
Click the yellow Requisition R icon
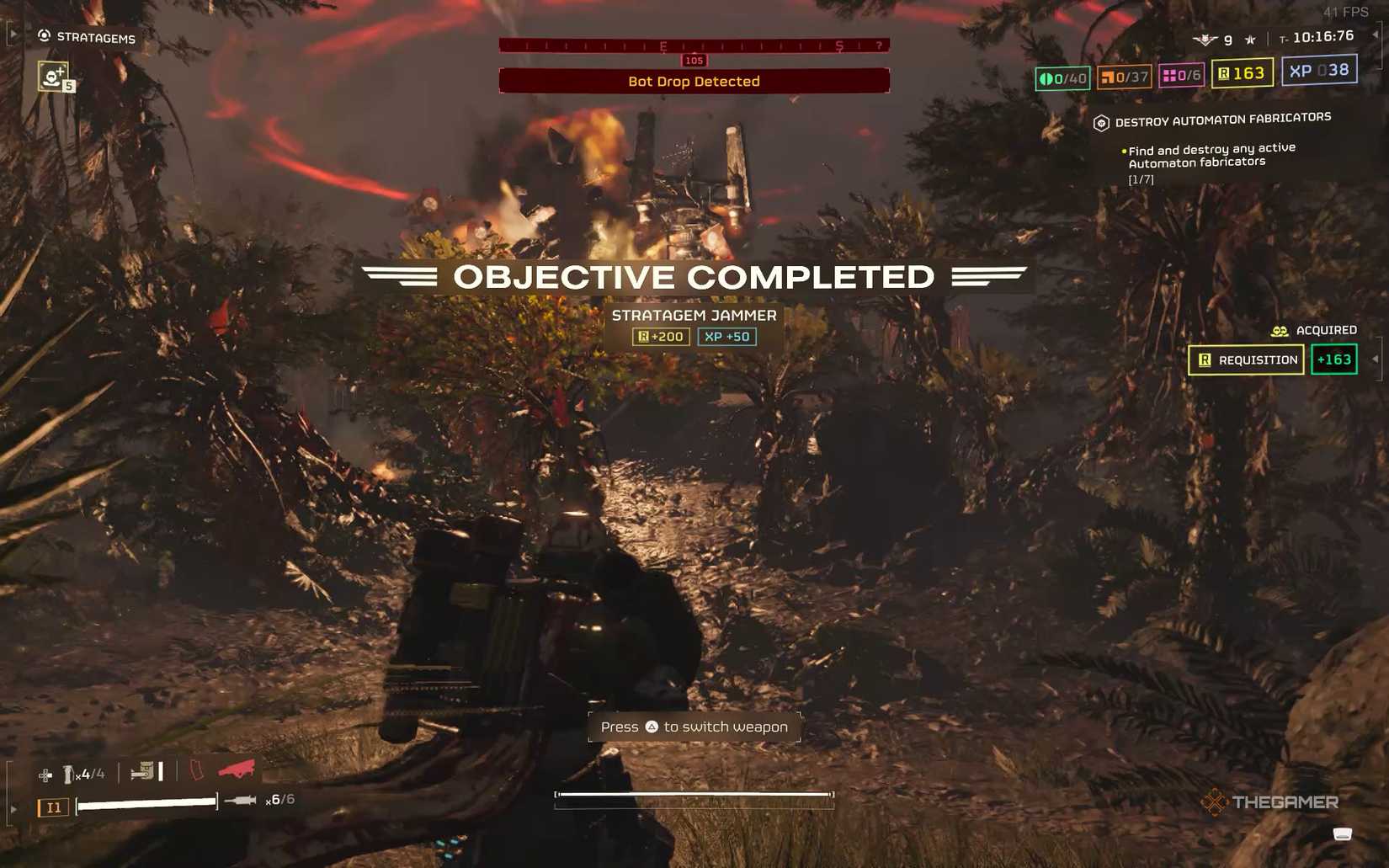point(1223,73)
